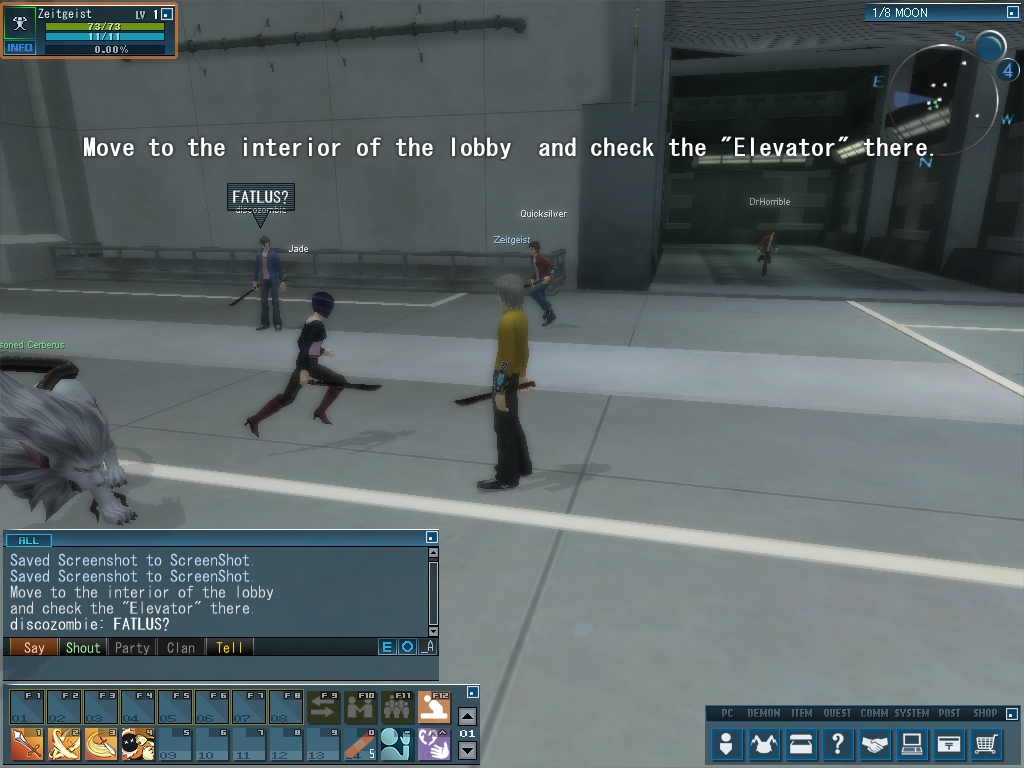Activate the sword attack skill in slot 1
Screen dimensions: 1024x768
click(x=26, y=745)
